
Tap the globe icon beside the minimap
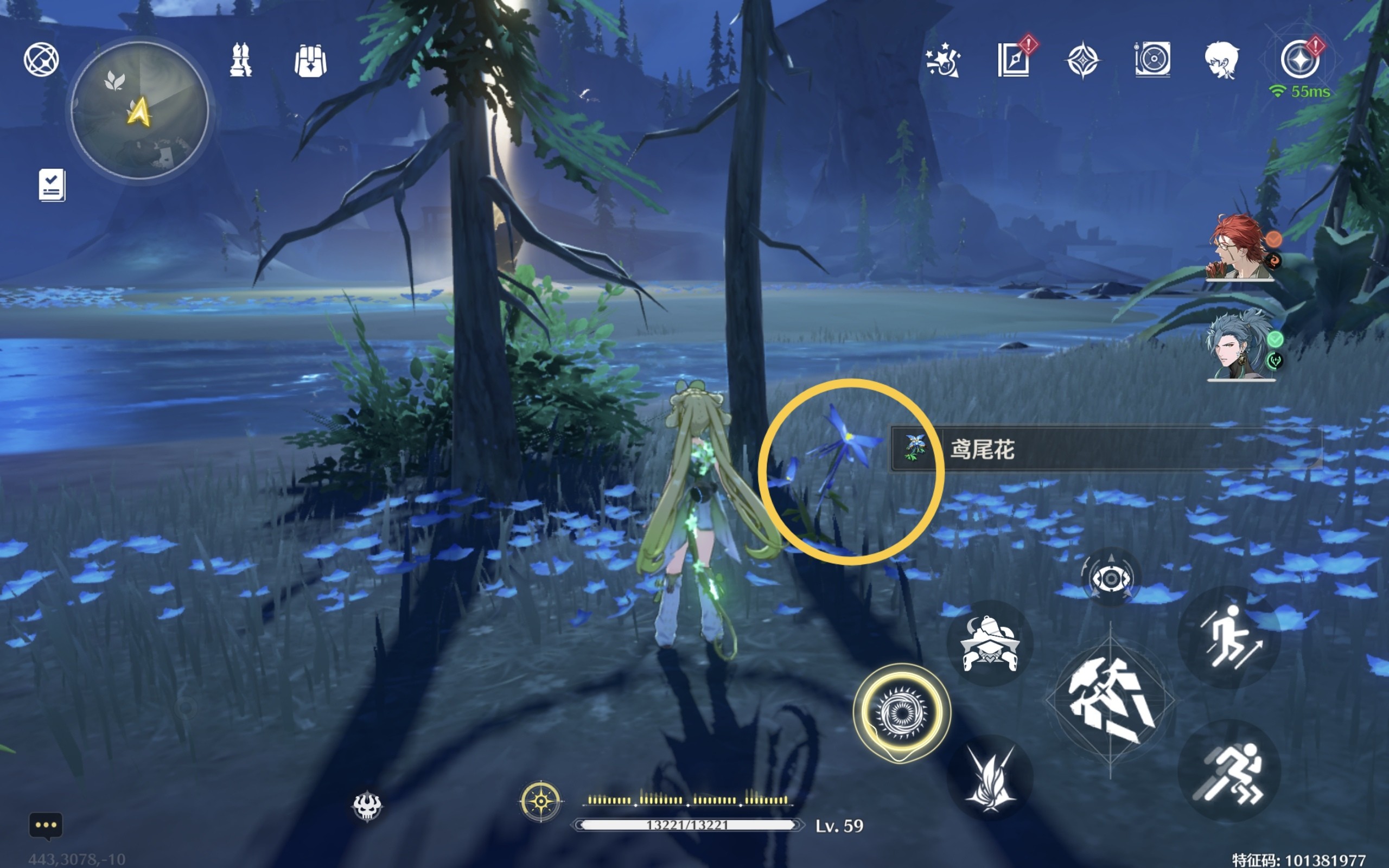(x=41, y=59)
